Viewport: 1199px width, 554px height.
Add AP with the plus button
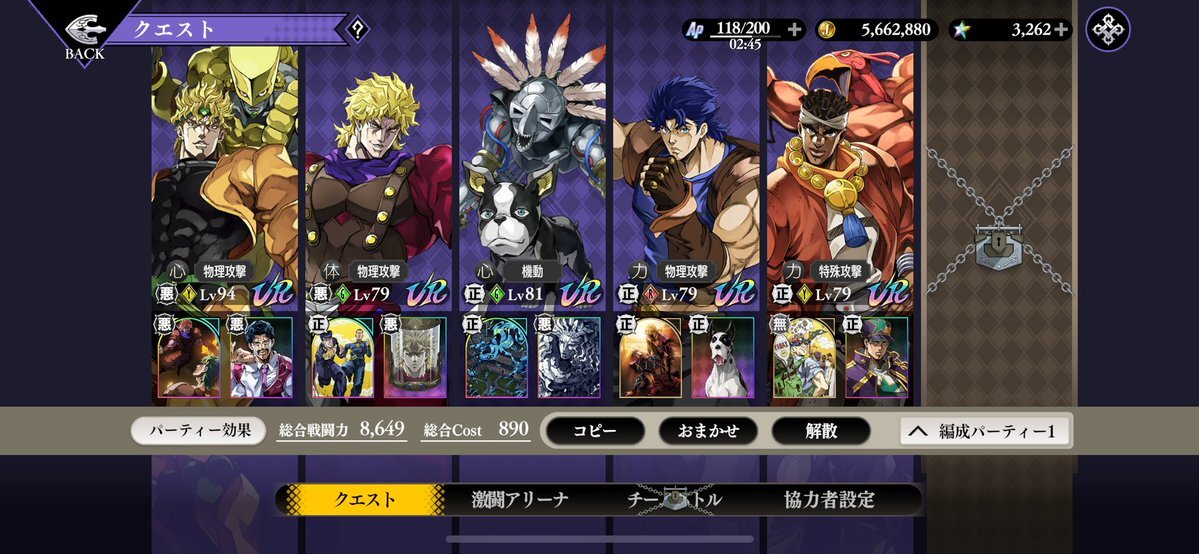[x=794, y=30]
